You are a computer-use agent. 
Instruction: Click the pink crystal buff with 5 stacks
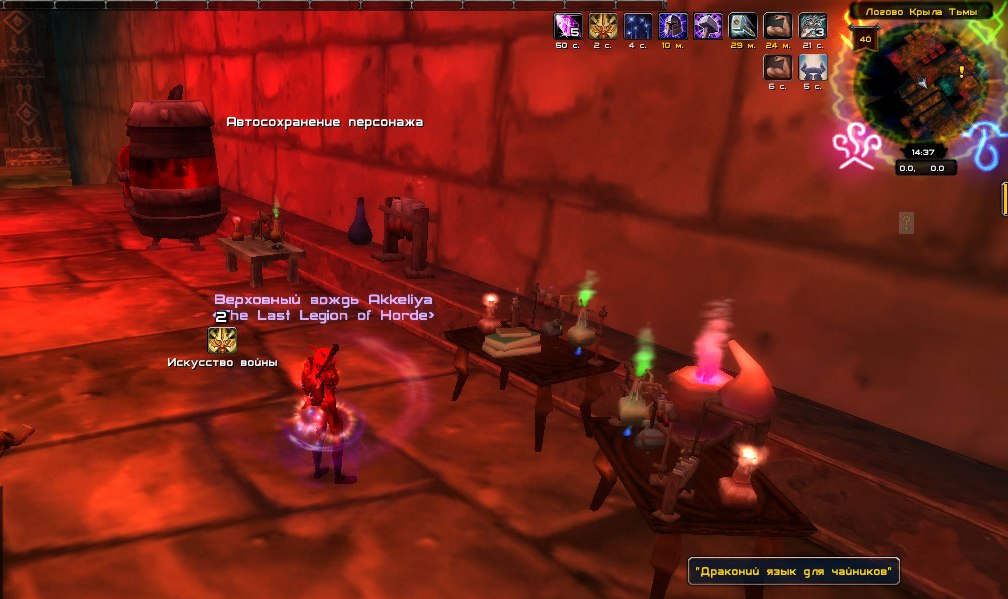tap(568, 26)
